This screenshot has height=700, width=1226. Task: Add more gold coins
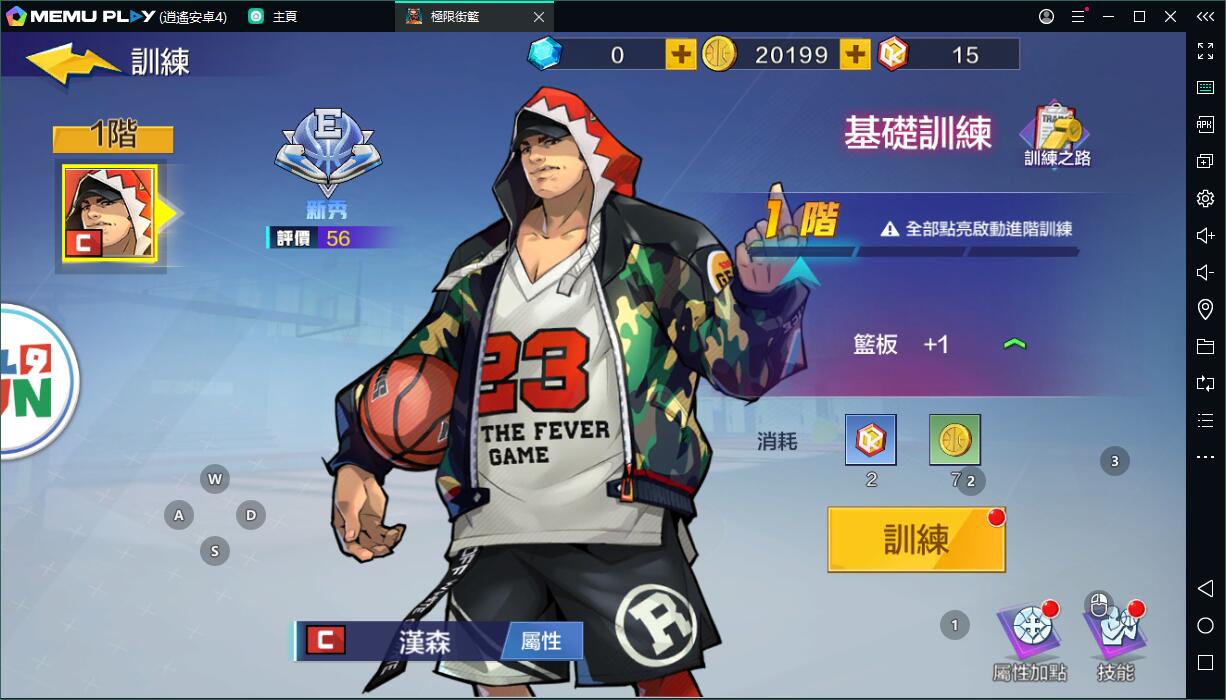(855, 54)
